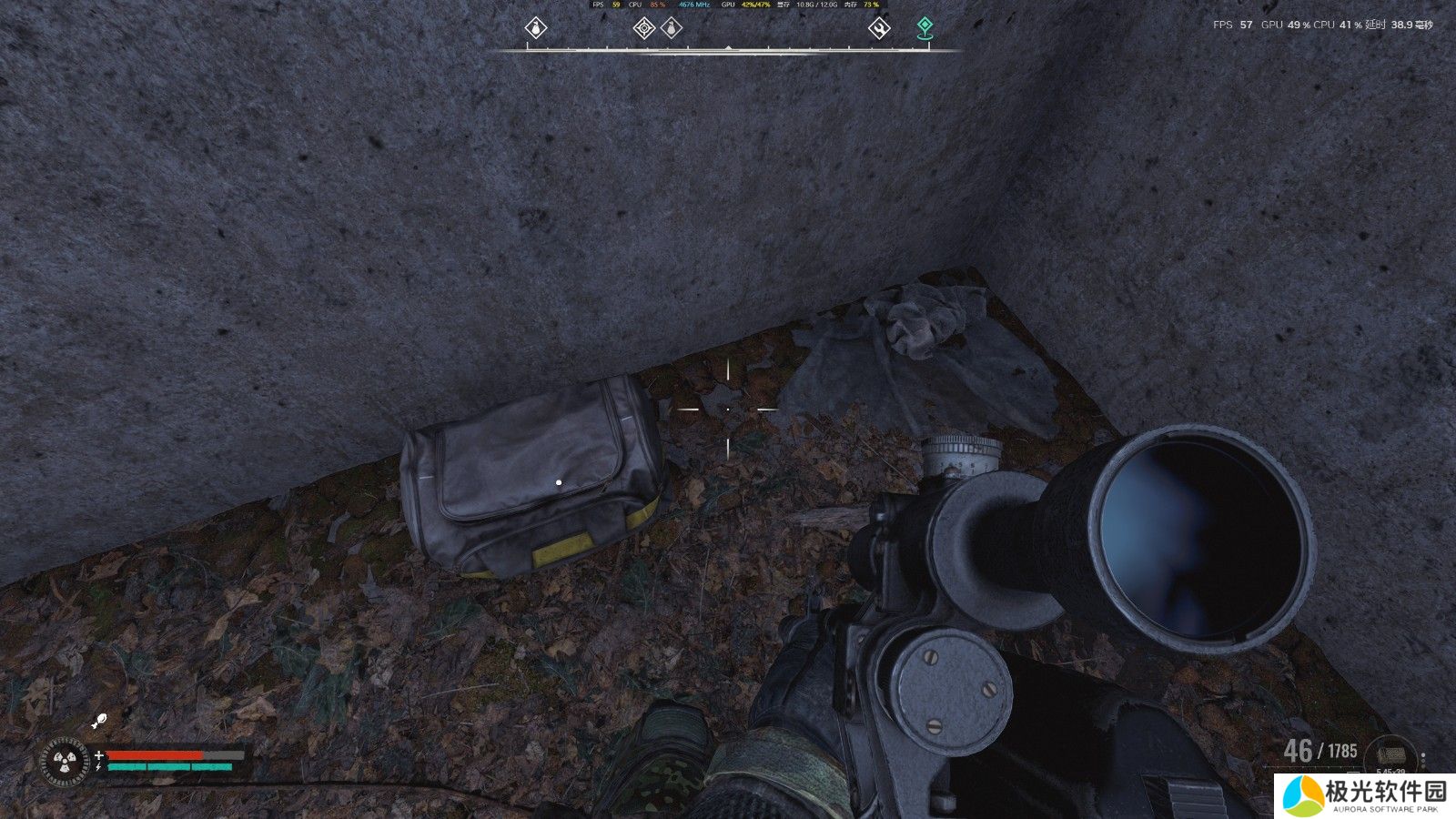Click the radiation trefoil gauge icon
The image size is (1456, 819).
coord(66,763)
